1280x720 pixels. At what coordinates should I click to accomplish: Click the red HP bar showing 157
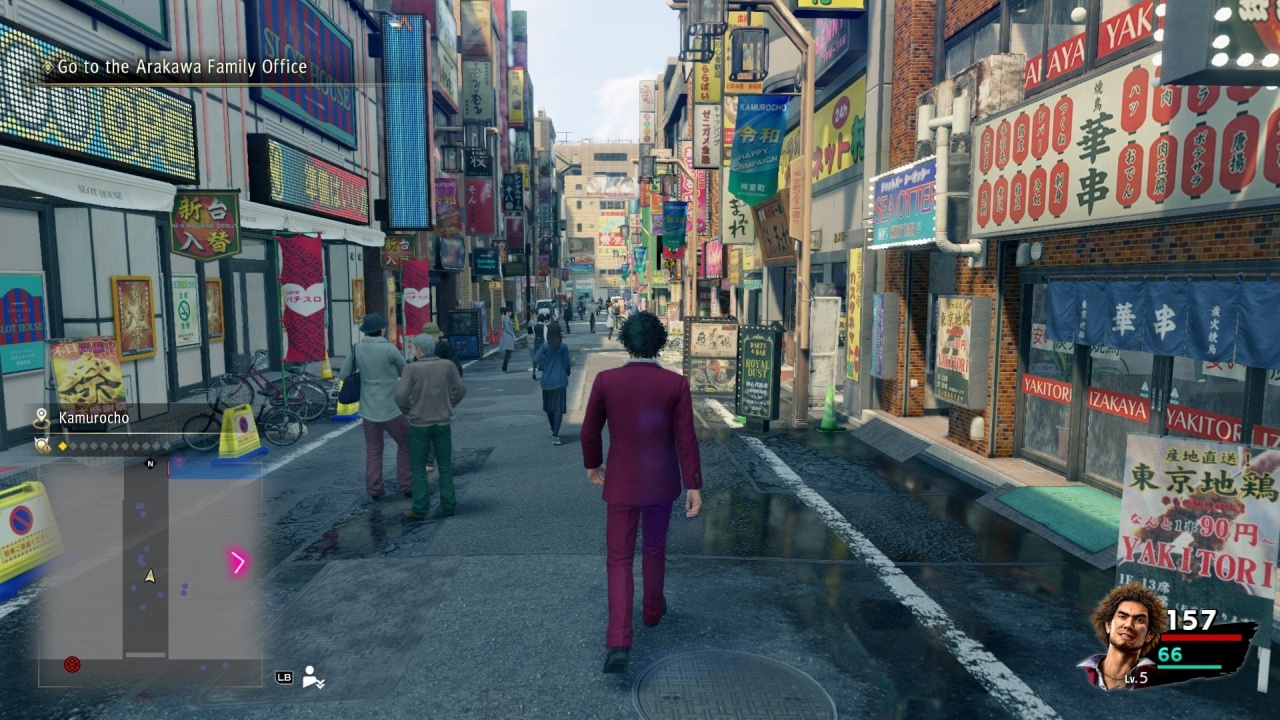tap(1200, 637)
